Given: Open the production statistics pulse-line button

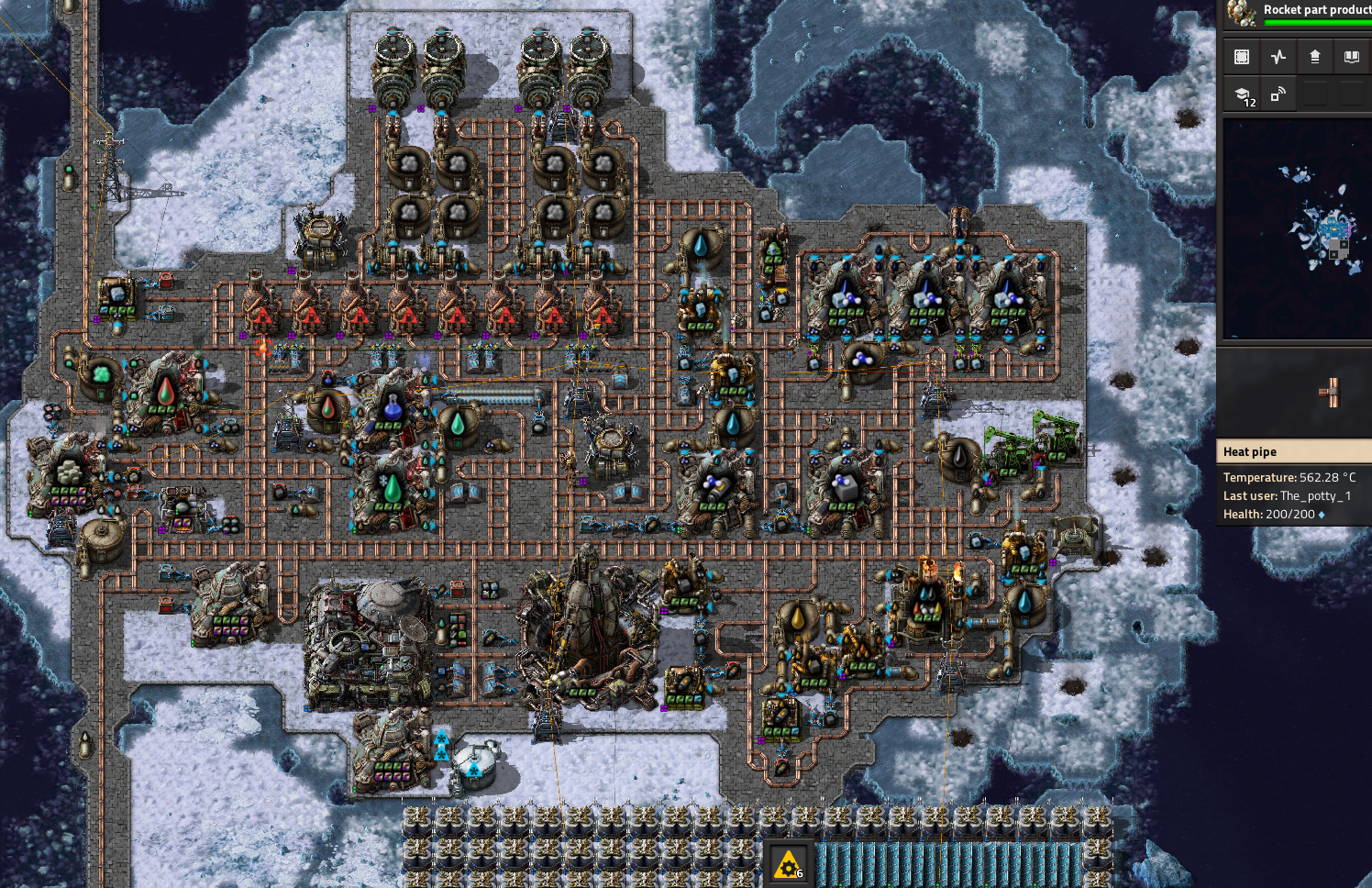Looking at the screenshot, I should (x=1278, y=57).
